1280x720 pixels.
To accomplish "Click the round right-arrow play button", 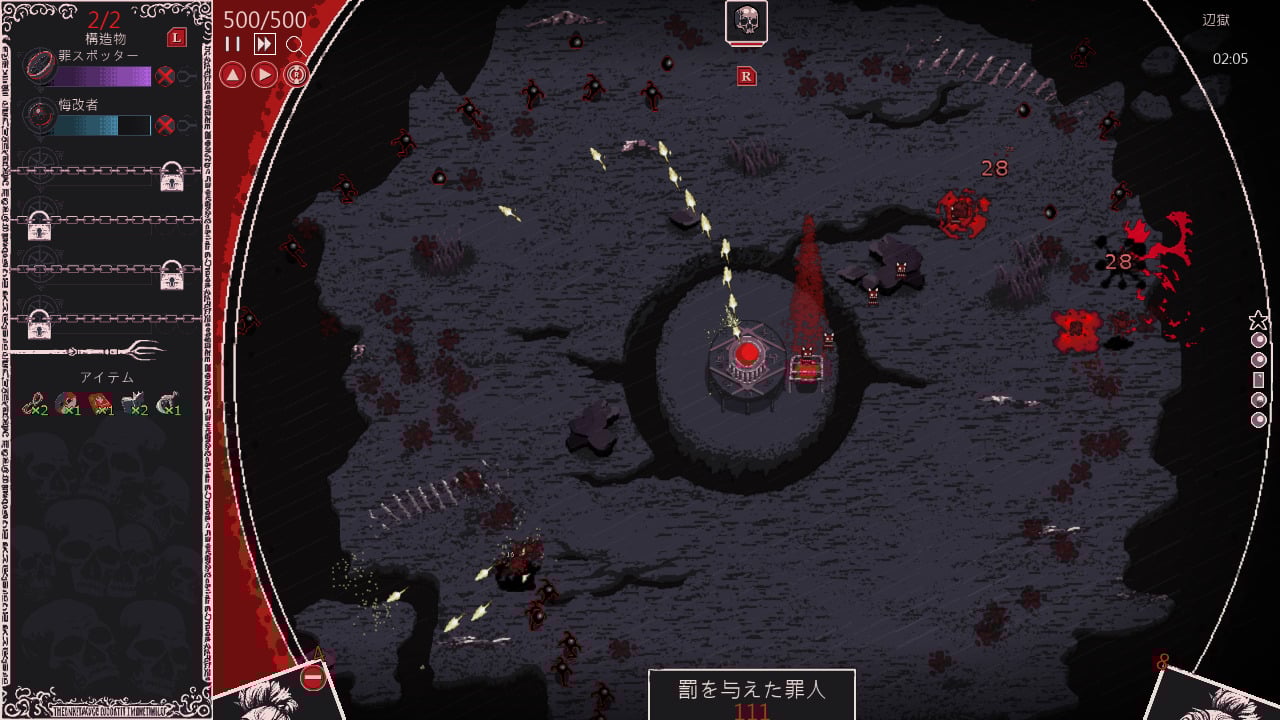I will (264, 75).
